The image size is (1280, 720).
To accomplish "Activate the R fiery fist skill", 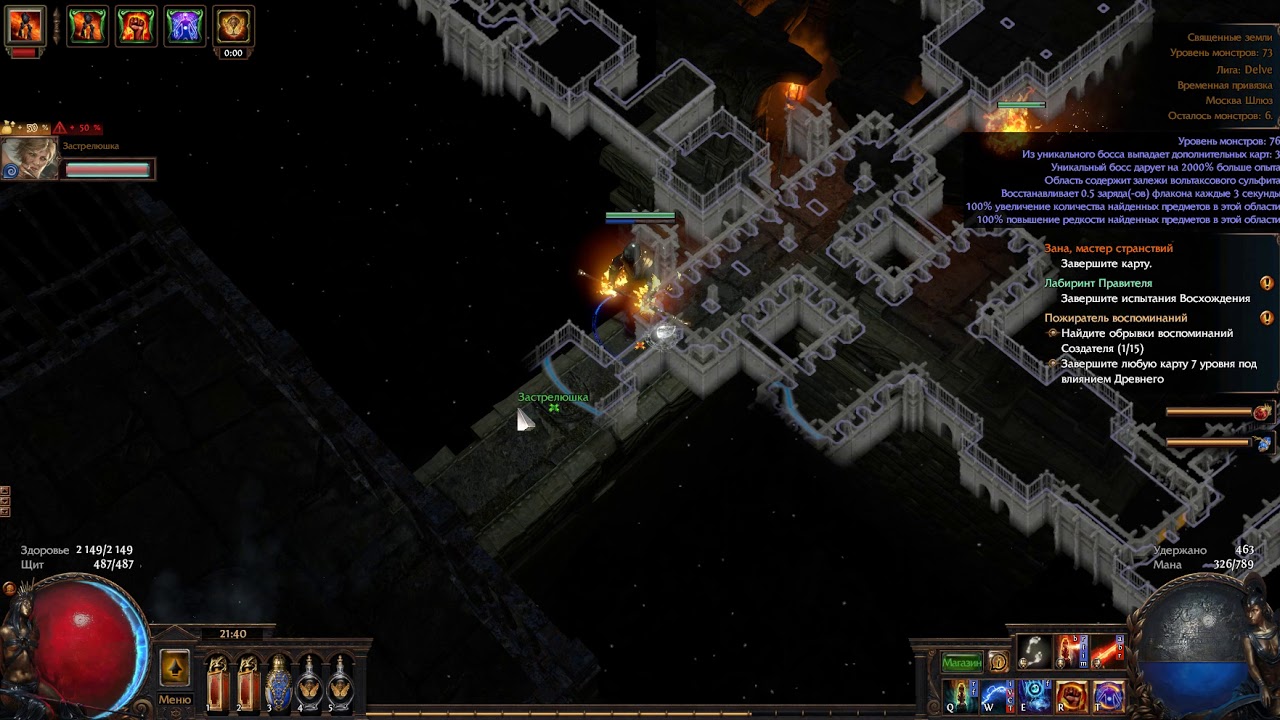I will click(1071, 695).
